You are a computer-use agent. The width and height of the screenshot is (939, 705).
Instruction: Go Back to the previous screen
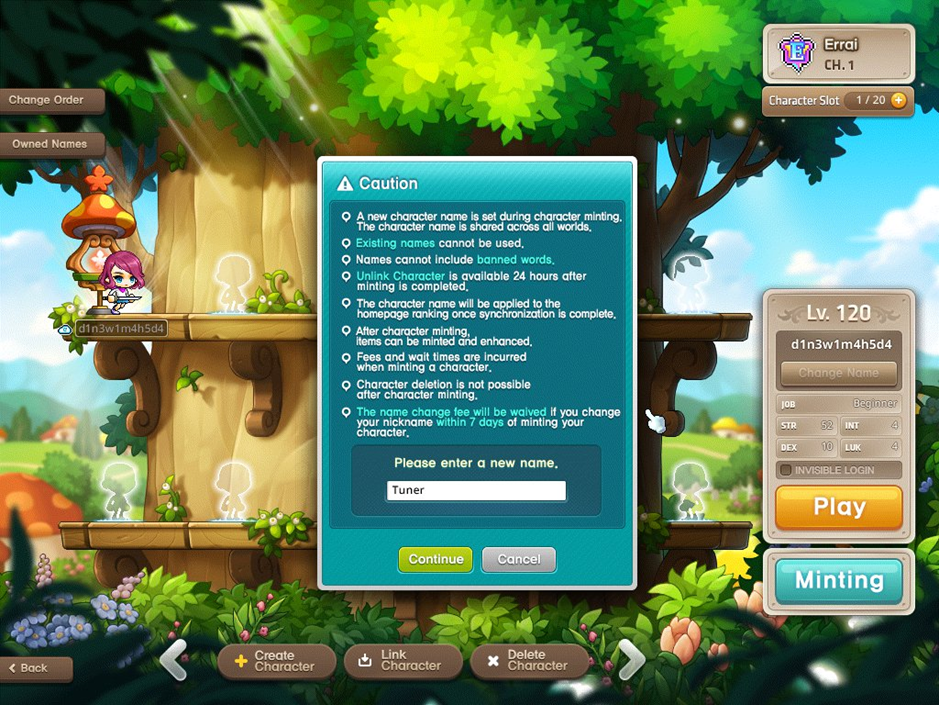coord(35,668)
